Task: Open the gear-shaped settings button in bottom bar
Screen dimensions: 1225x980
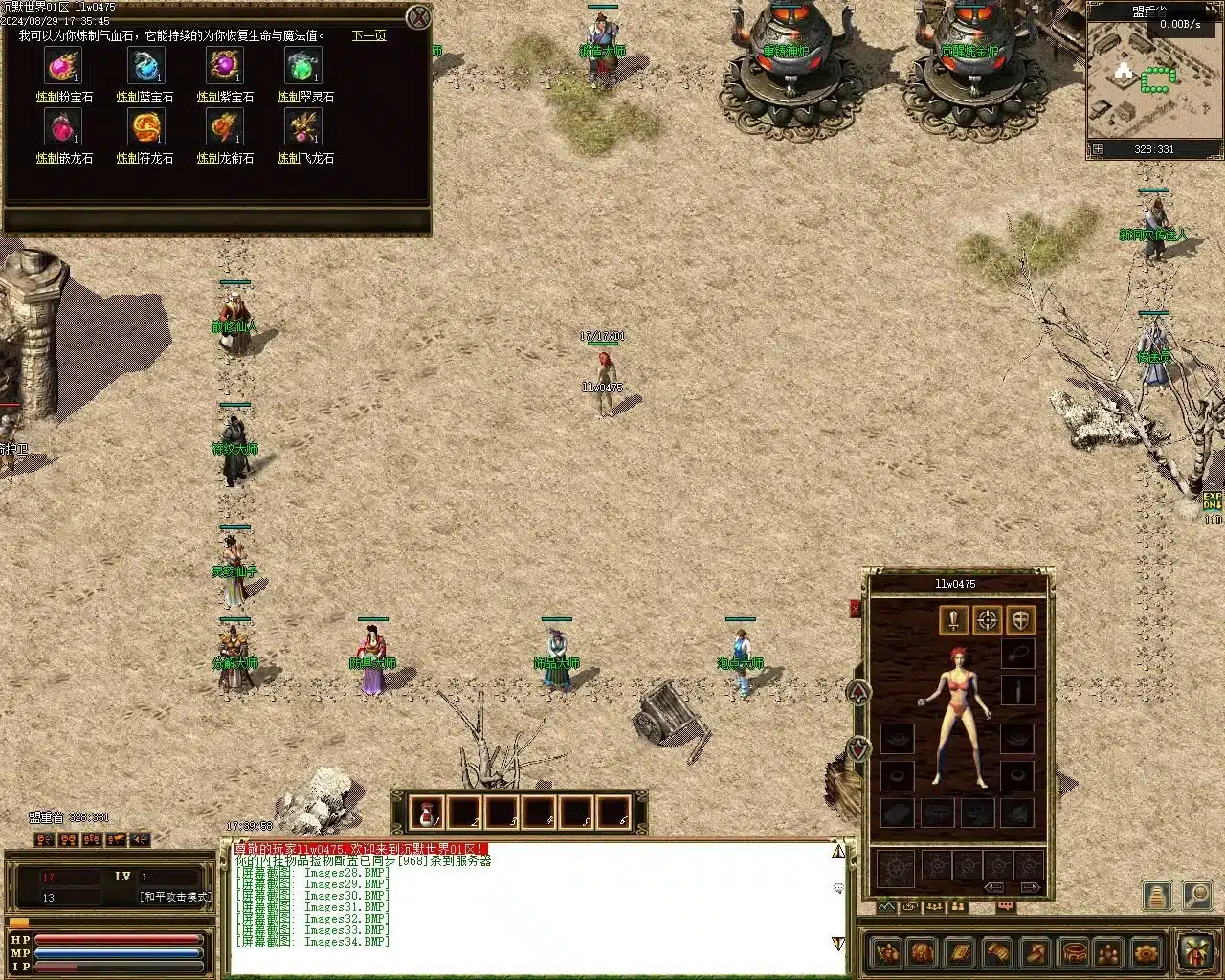Action: pos(1145,953)
